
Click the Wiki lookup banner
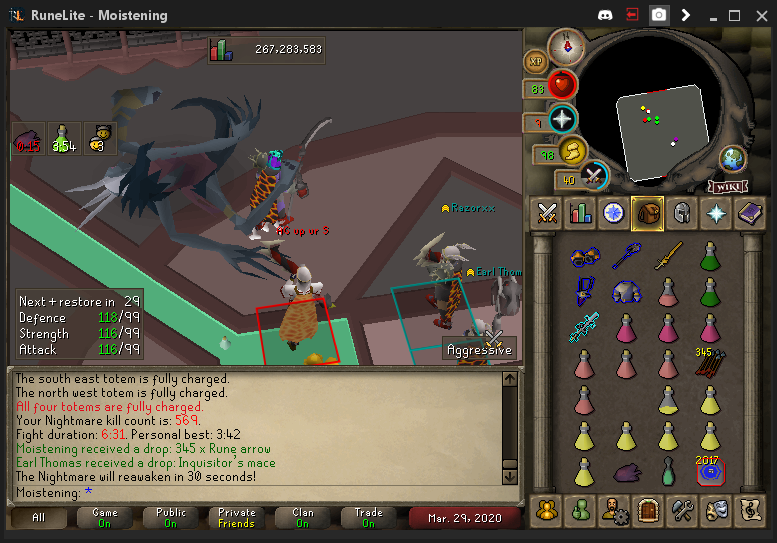click(x=728, y=186)
